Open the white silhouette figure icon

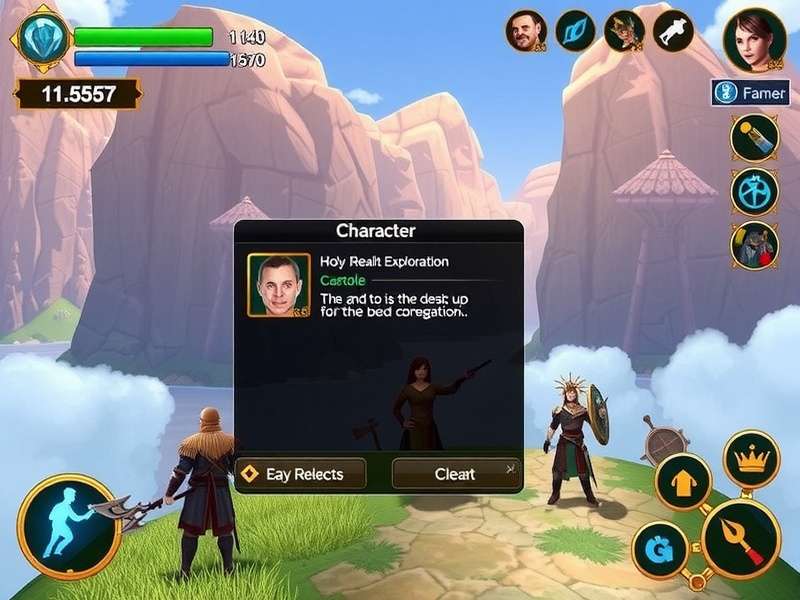tap(674, 31)
